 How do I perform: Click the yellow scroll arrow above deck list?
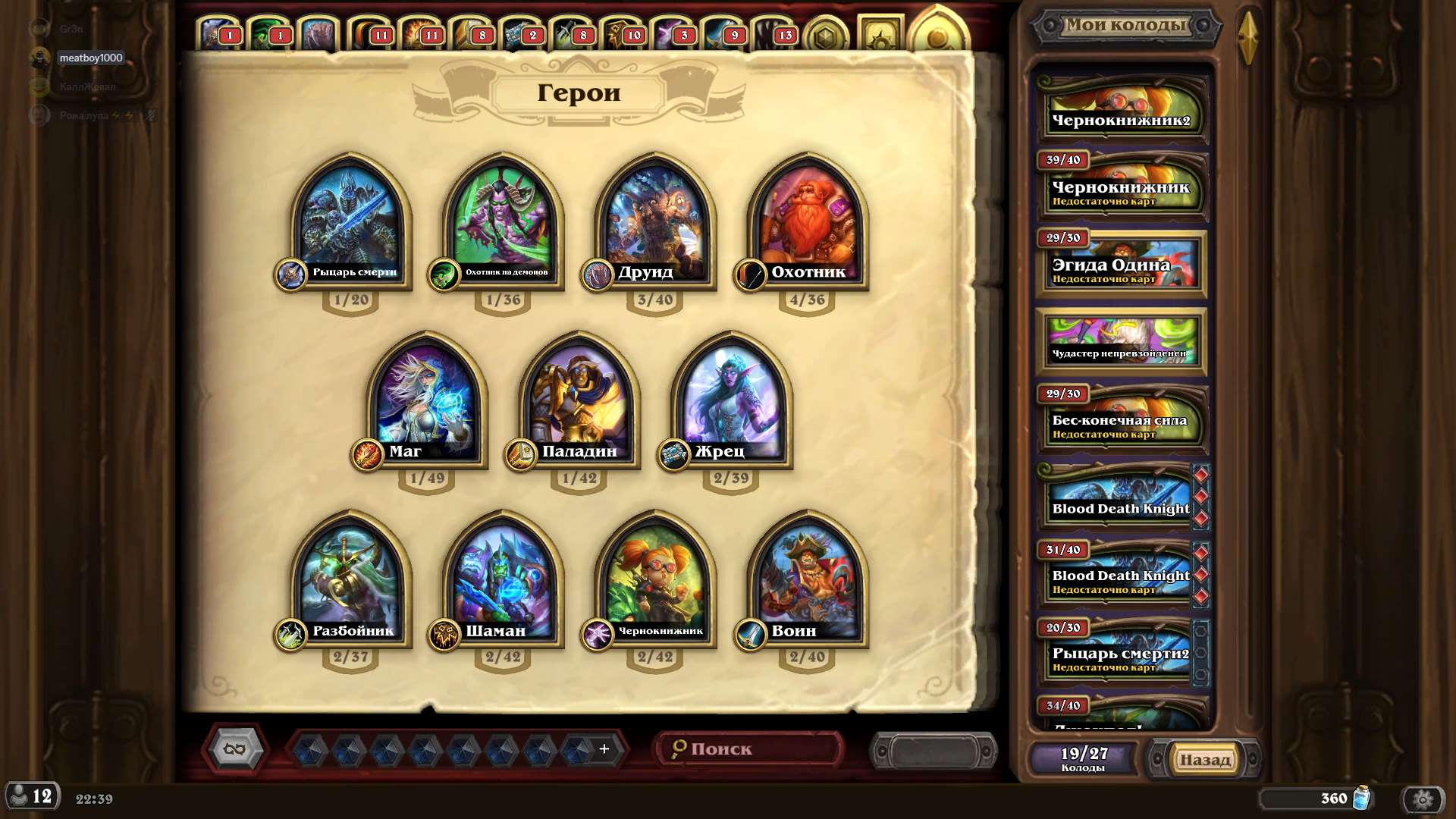pyautogui.click(x=1248, y=34)
